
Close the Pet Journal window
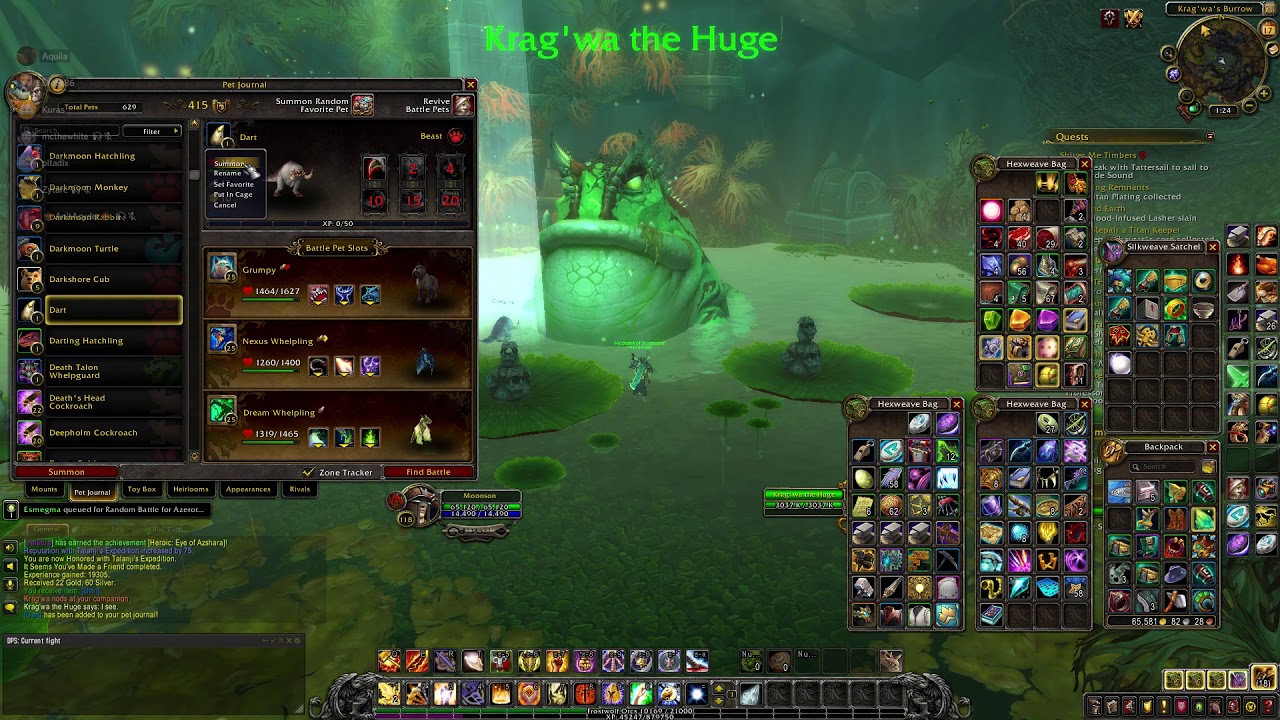click(x=470, y=85)
